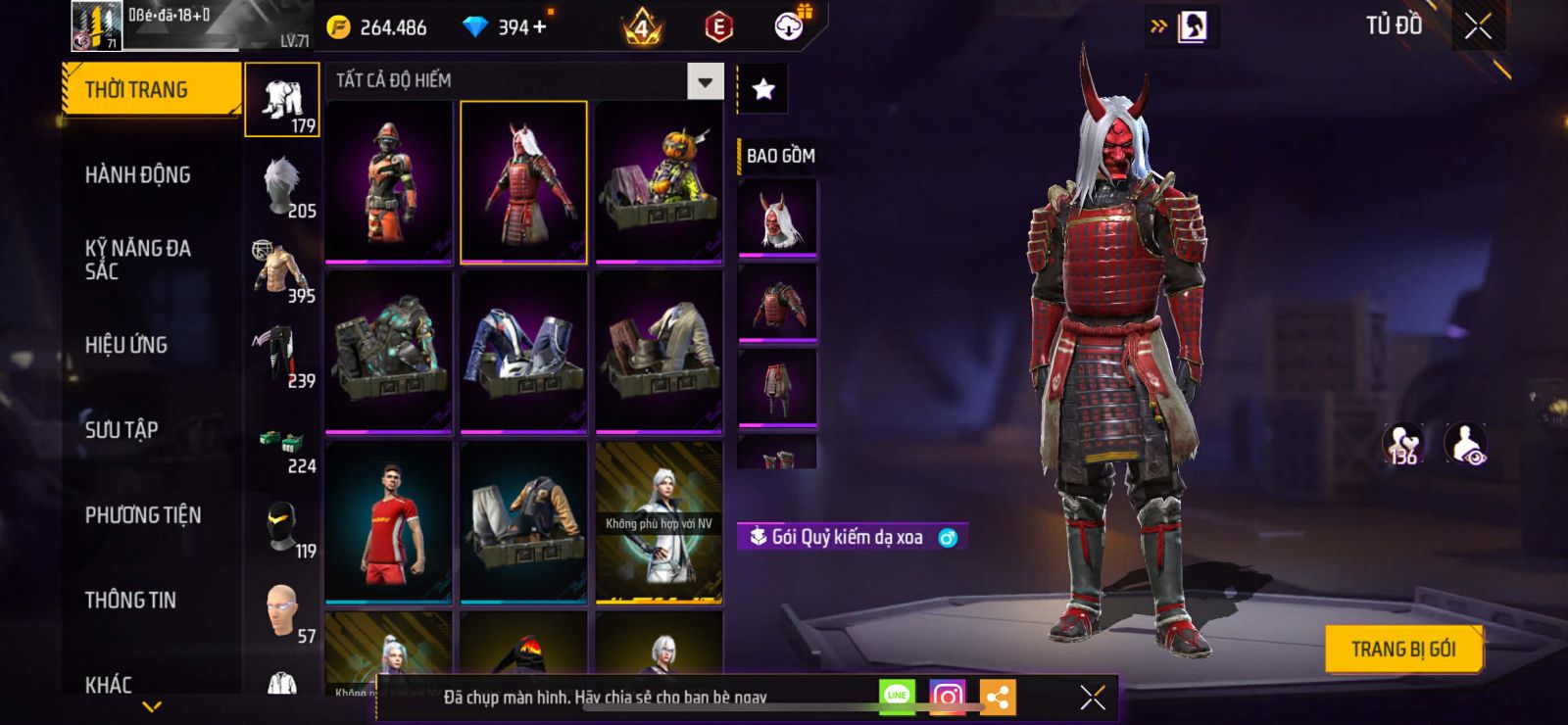Show the Thông Tin section
This screenshot has width=1568, height=725.
pyautogui.click(x=130, y=601)
